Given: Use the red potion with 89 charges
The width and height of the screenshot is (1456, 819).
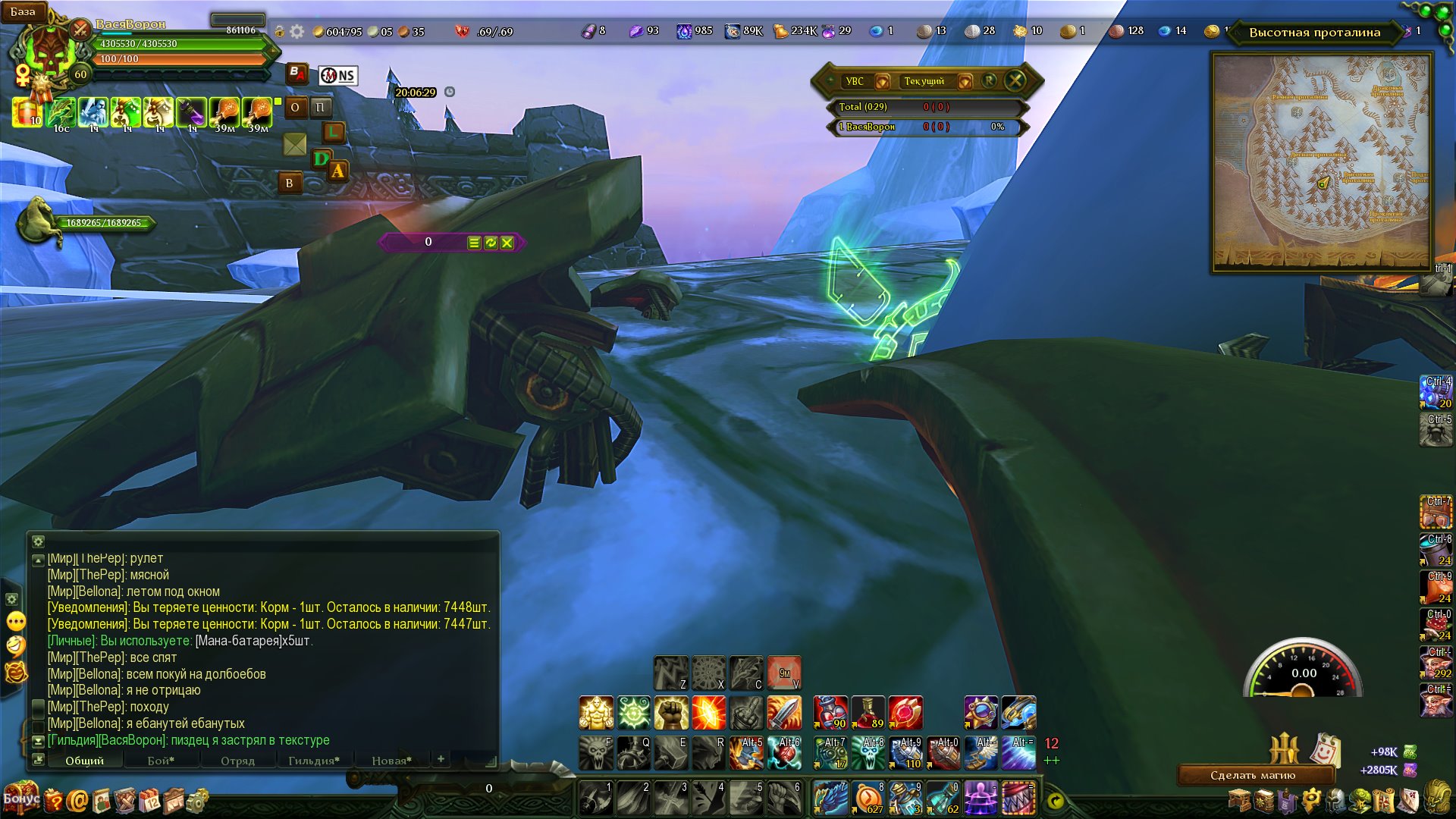Looking at the screenshot, I should (x=868, y=713).
